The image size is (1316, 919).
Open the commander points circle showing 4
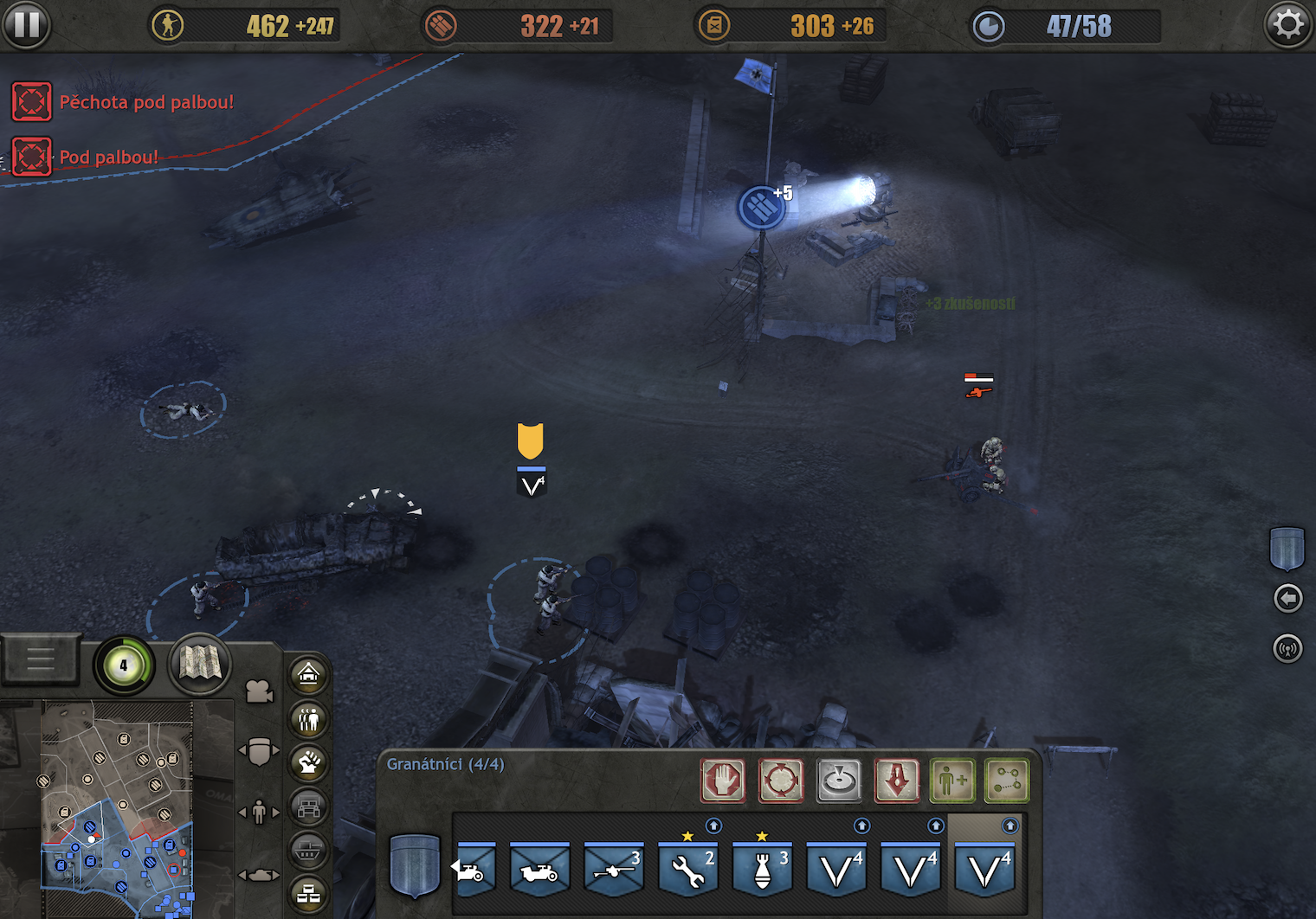pos(124,665)
